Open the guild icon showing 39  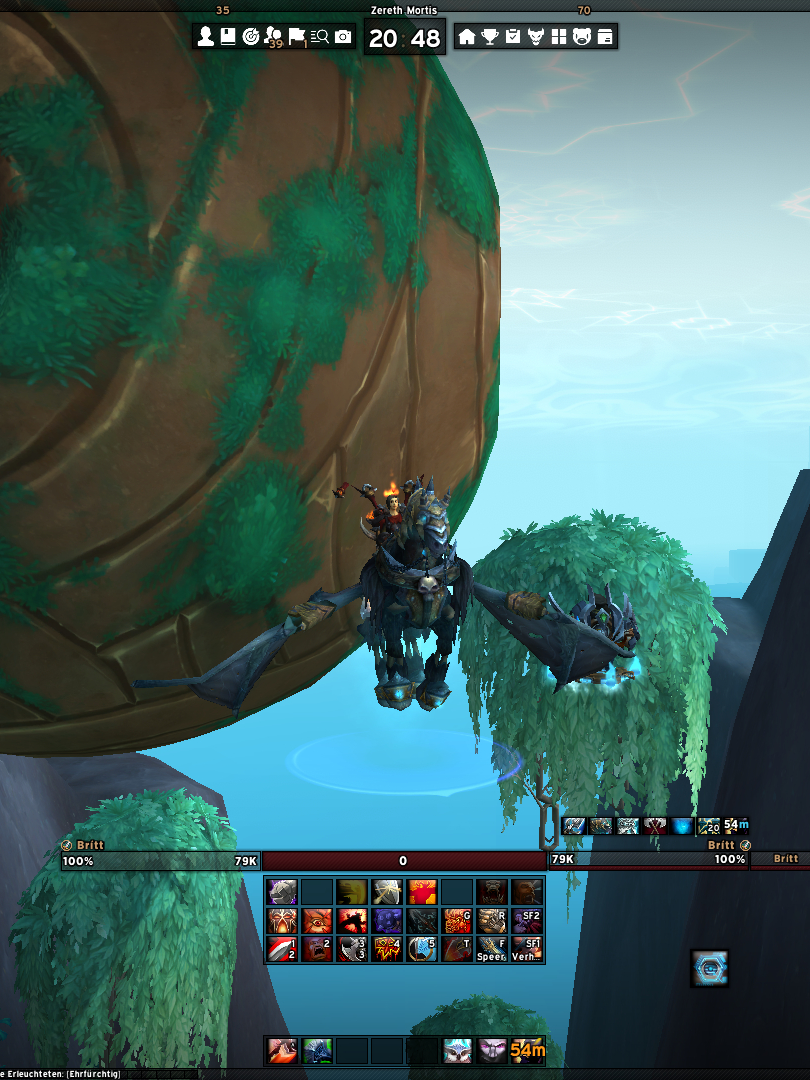pos(273,37)
